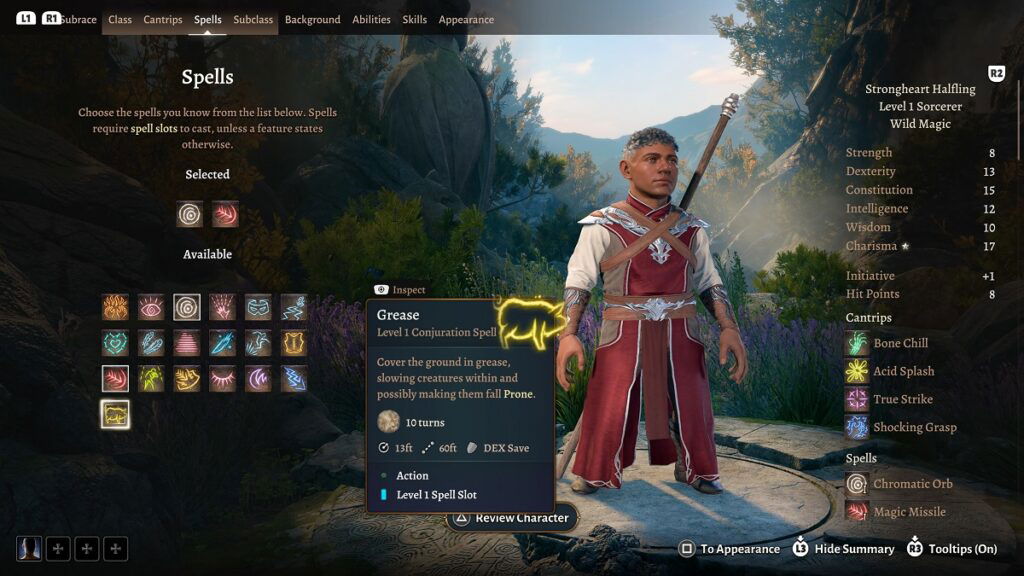Viewport: 1024px width, 576px height.
Task: Select the Charm Person eye spell icon
Action: [151, 307]
